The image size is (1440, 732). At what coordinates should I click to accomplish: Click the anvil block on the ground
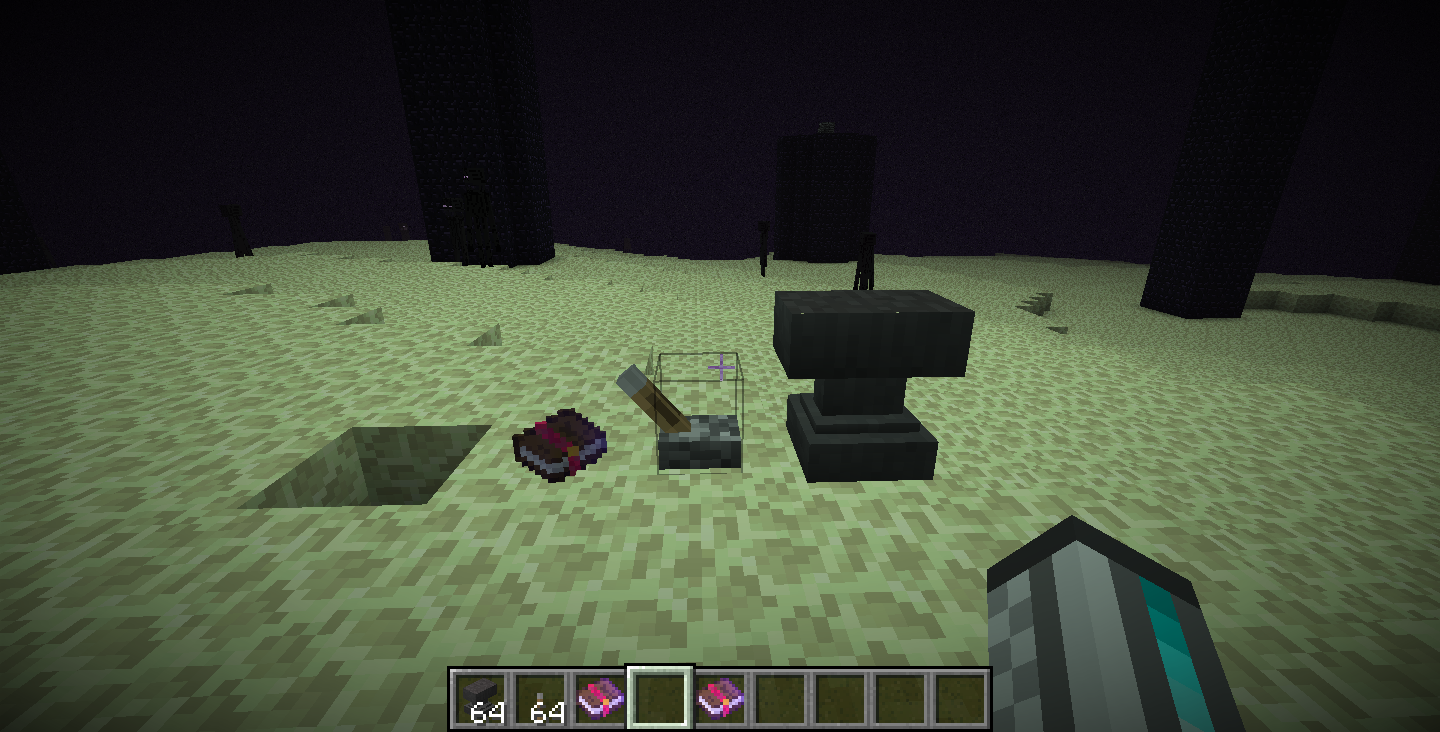868,380
